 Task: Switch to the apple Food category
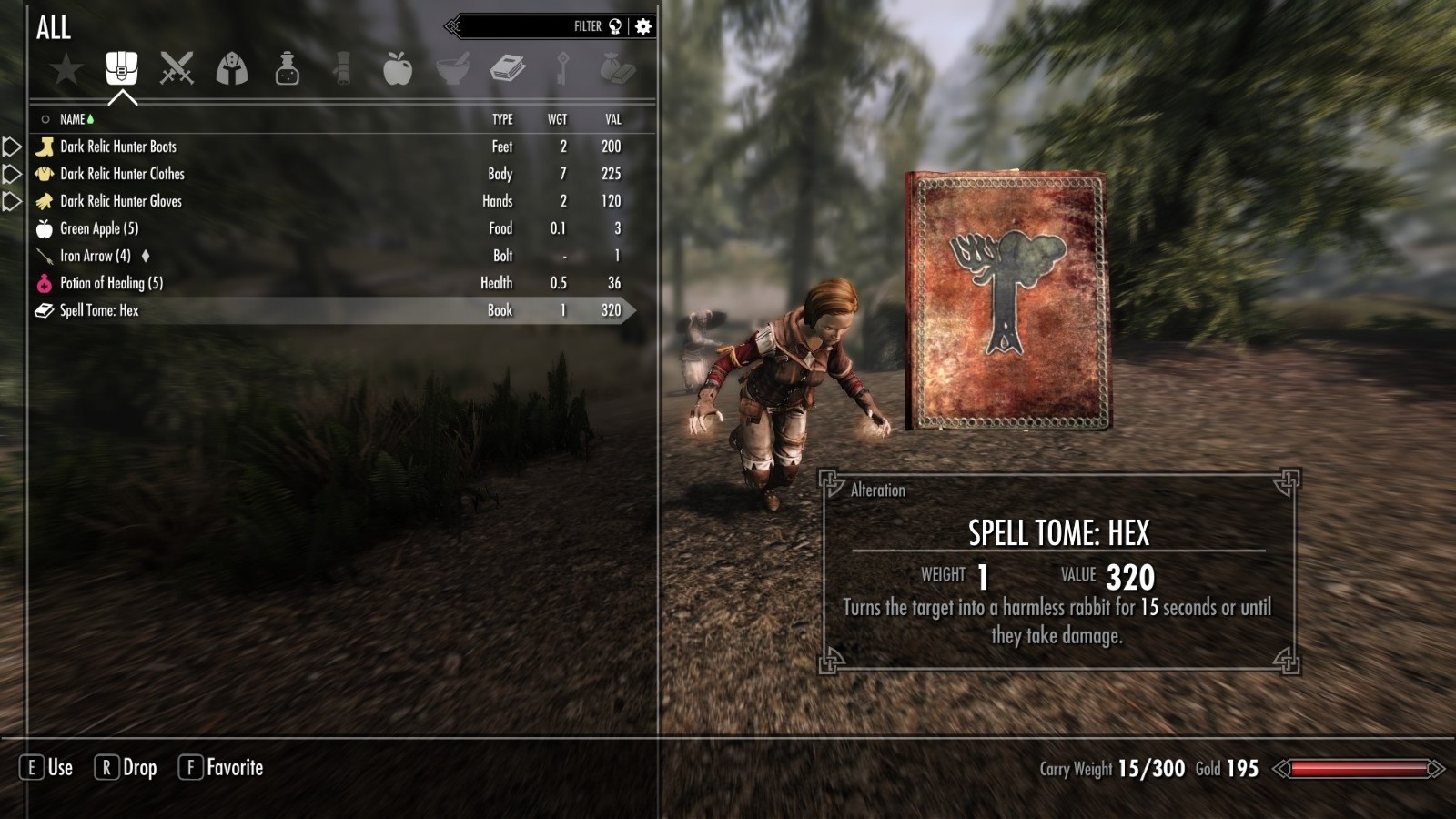click(398, 68)
